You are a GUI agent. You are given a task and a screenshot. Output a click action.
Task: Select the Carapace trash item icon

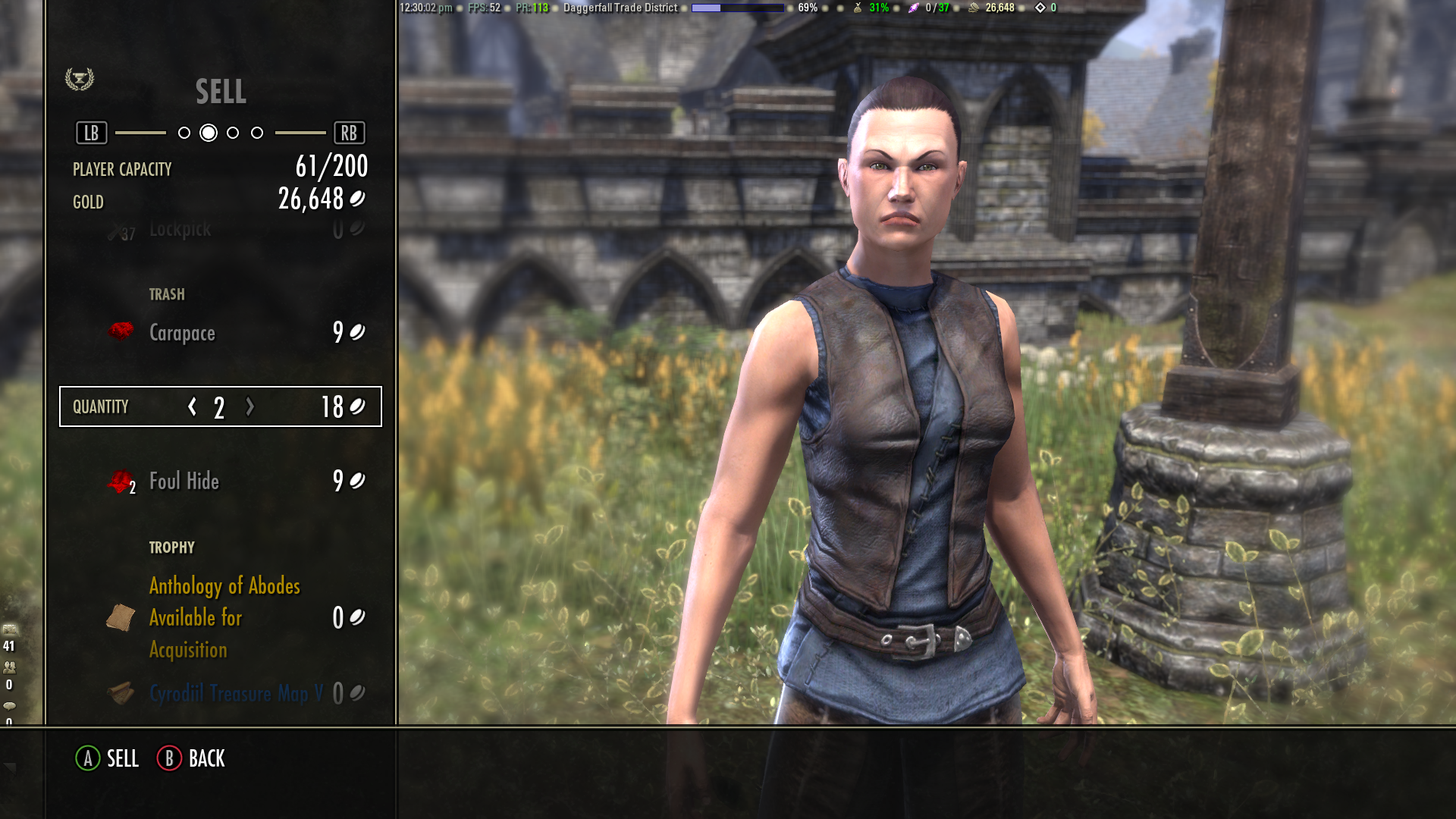pyautogui.click(x=119, y=332)
